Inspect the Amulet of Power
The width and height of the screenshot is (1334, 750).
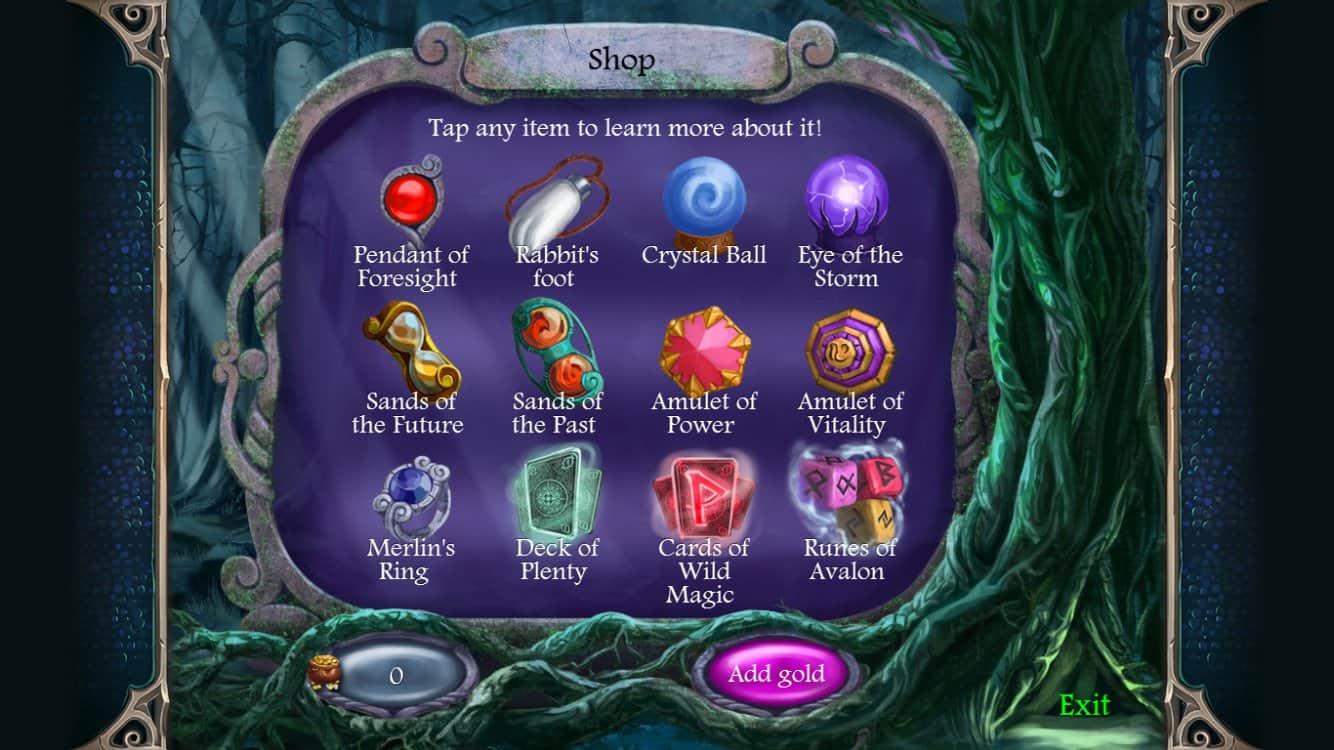click(x=705, y=349)
